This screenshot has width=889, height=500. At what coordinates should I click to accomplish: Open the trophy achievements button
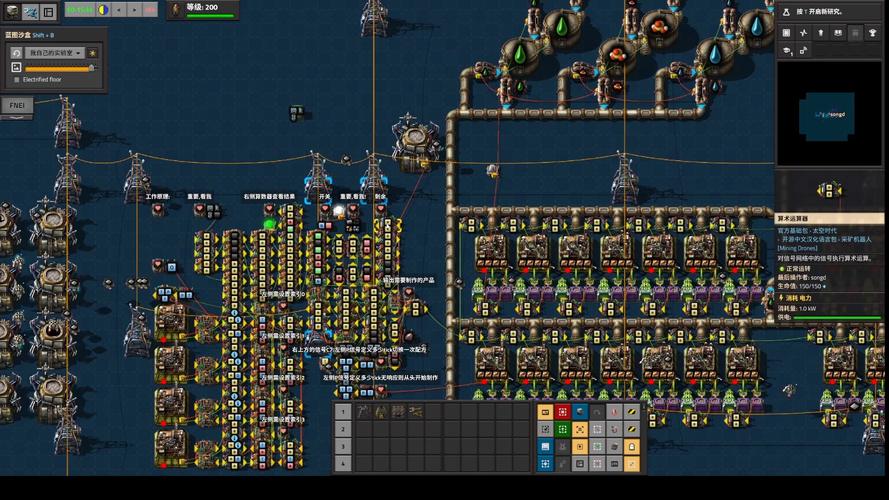(872, 33)
